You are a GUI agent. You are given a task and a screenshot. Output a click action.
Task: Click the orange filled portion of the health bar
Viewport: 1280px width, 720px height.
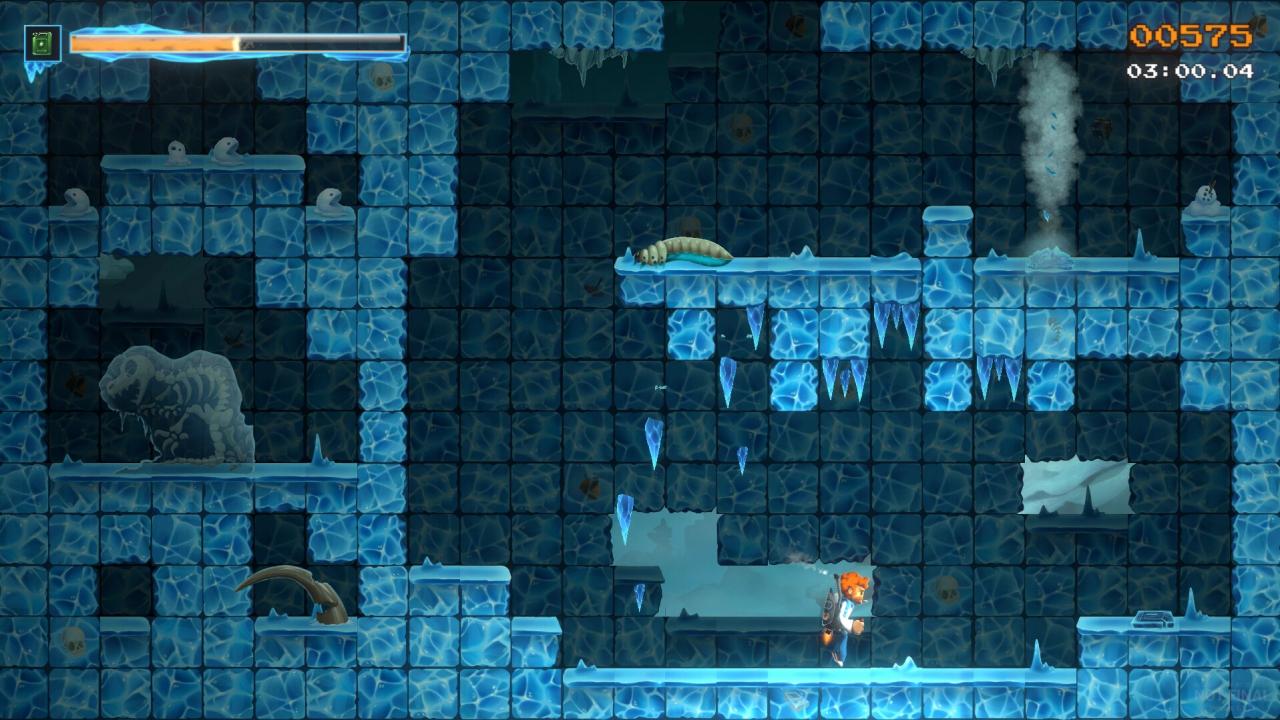pyautogui.click(x=150, y=41)
